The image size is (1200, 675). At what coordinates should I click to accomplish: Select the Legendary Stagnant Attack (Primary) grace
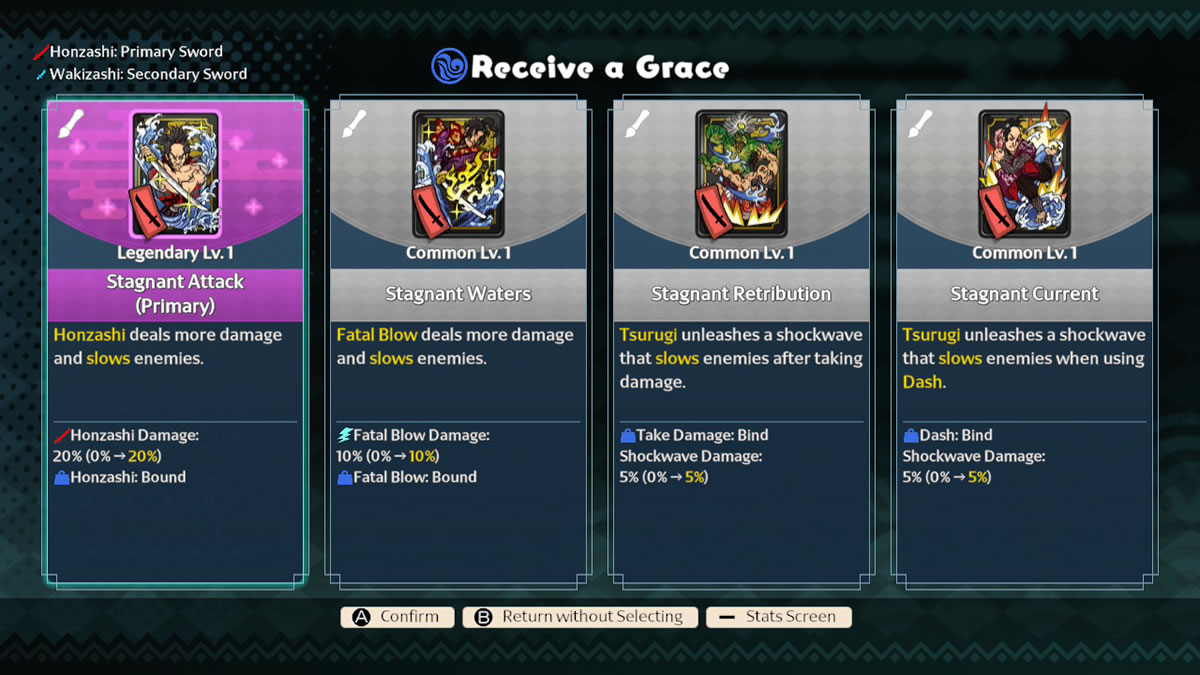tap(175, 340)
